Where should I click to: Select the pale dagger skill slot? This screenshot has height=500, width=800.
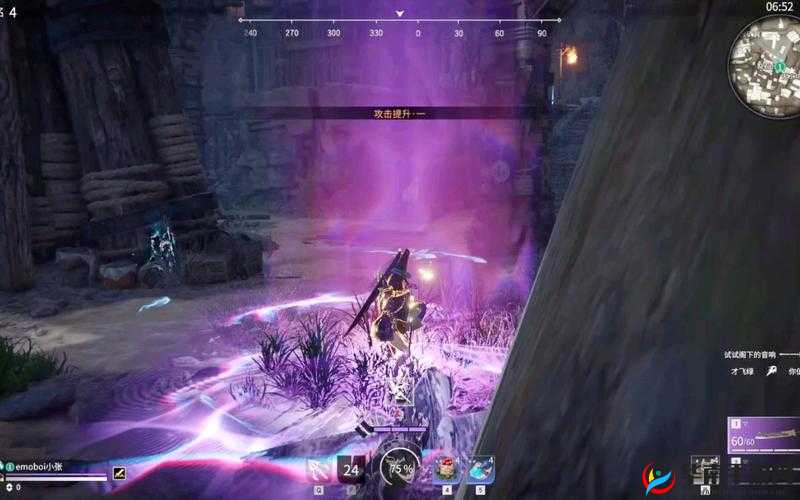tap(319, 468)
